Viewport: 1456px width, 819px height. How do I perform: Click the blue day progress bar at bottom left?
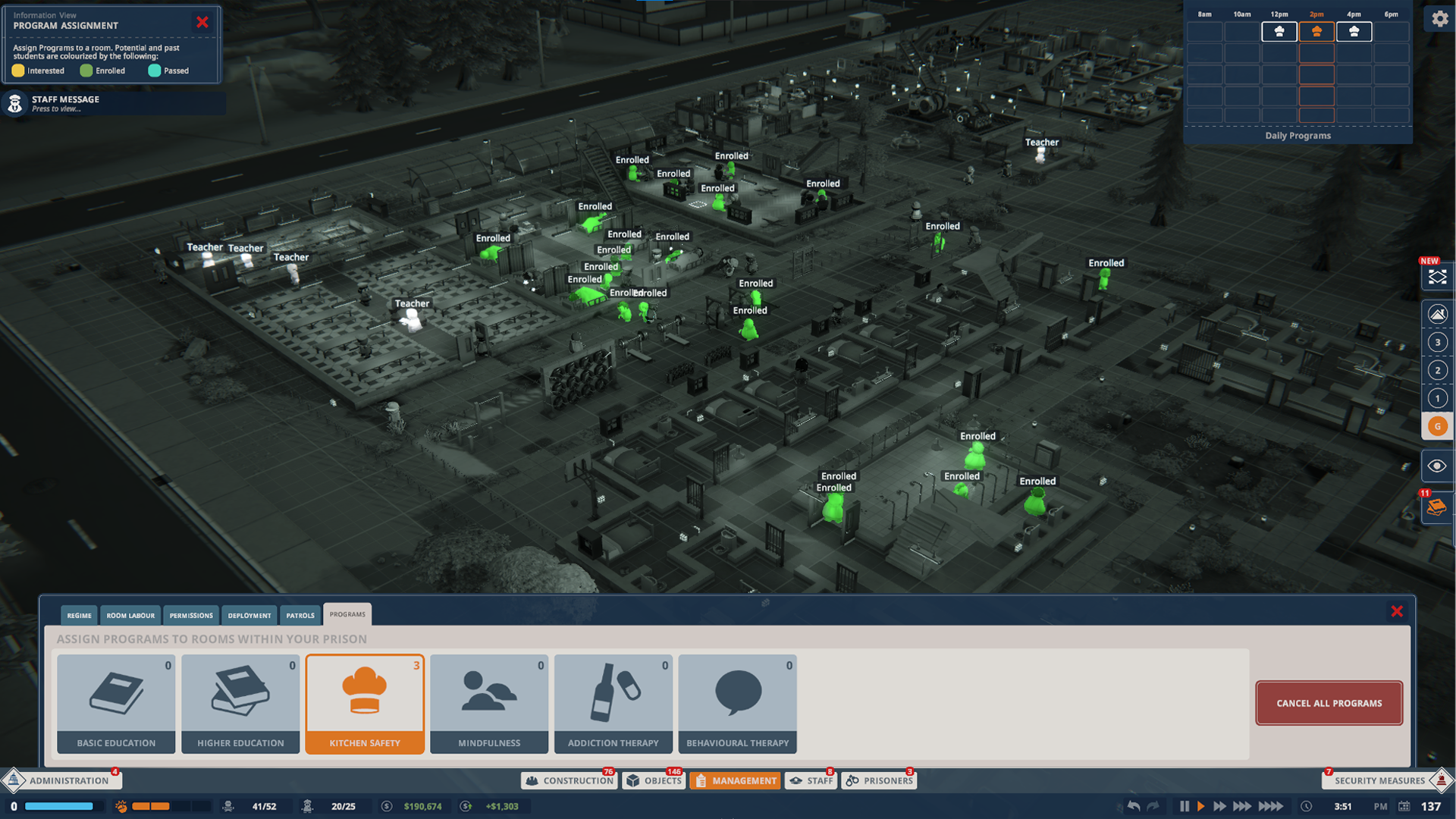point(57,806)
